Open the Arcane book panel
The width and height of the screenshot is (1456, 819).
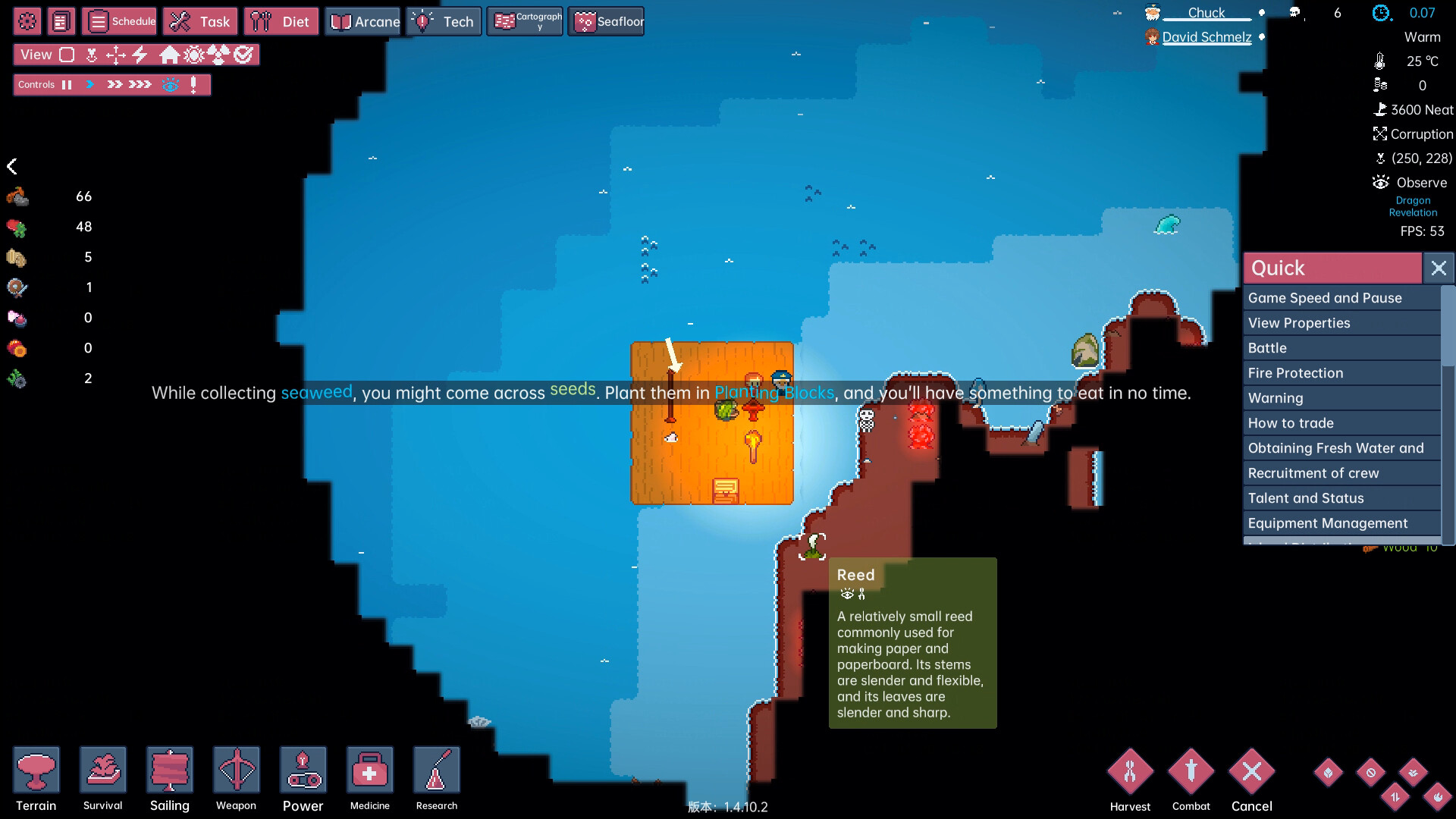(x=362, y=21)
